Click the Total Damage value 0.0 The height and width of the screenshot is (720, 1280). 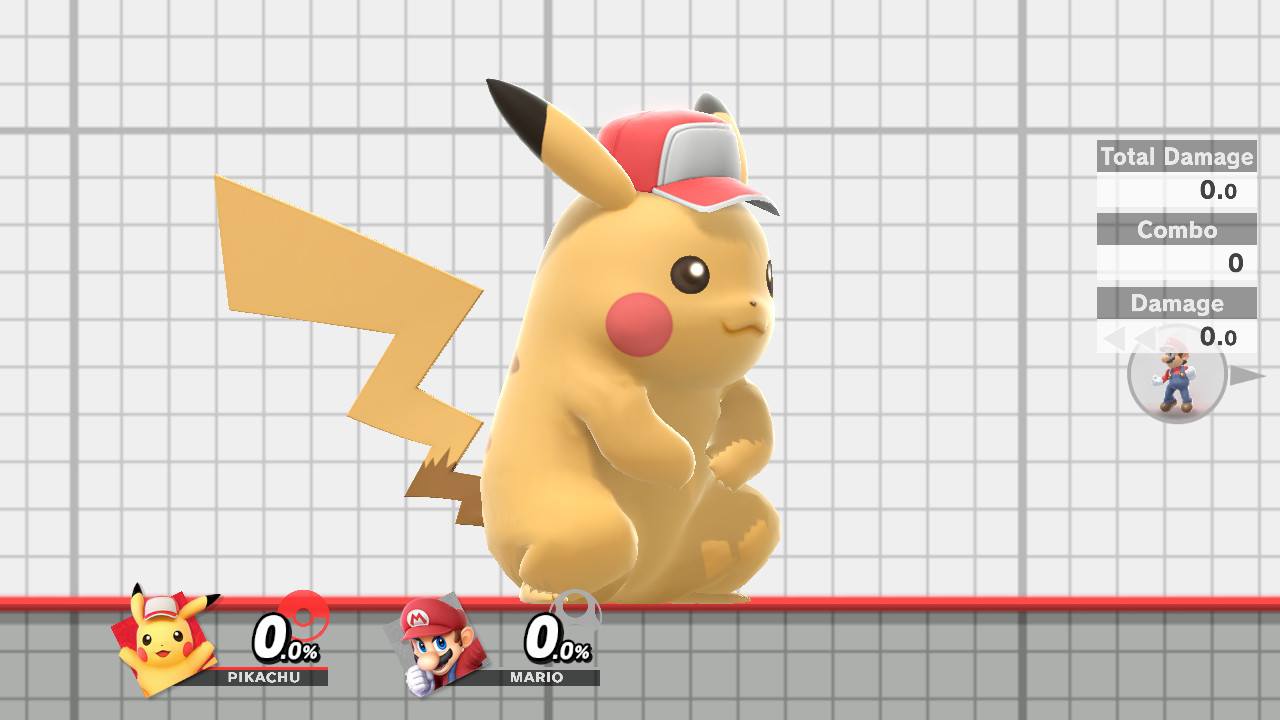(1221, 191)
